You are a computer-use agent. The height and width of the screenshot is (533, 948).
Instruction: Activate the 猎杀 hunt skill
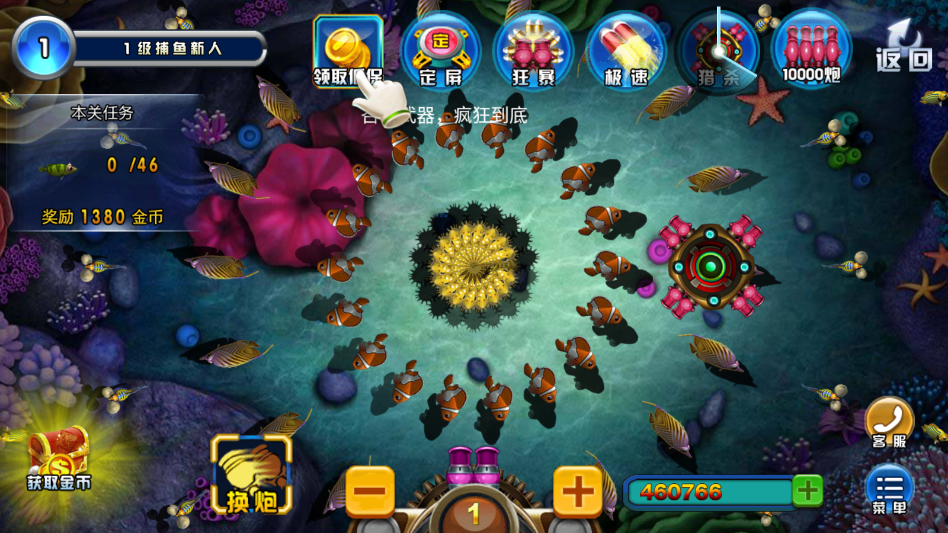click(x=718, y=50)
